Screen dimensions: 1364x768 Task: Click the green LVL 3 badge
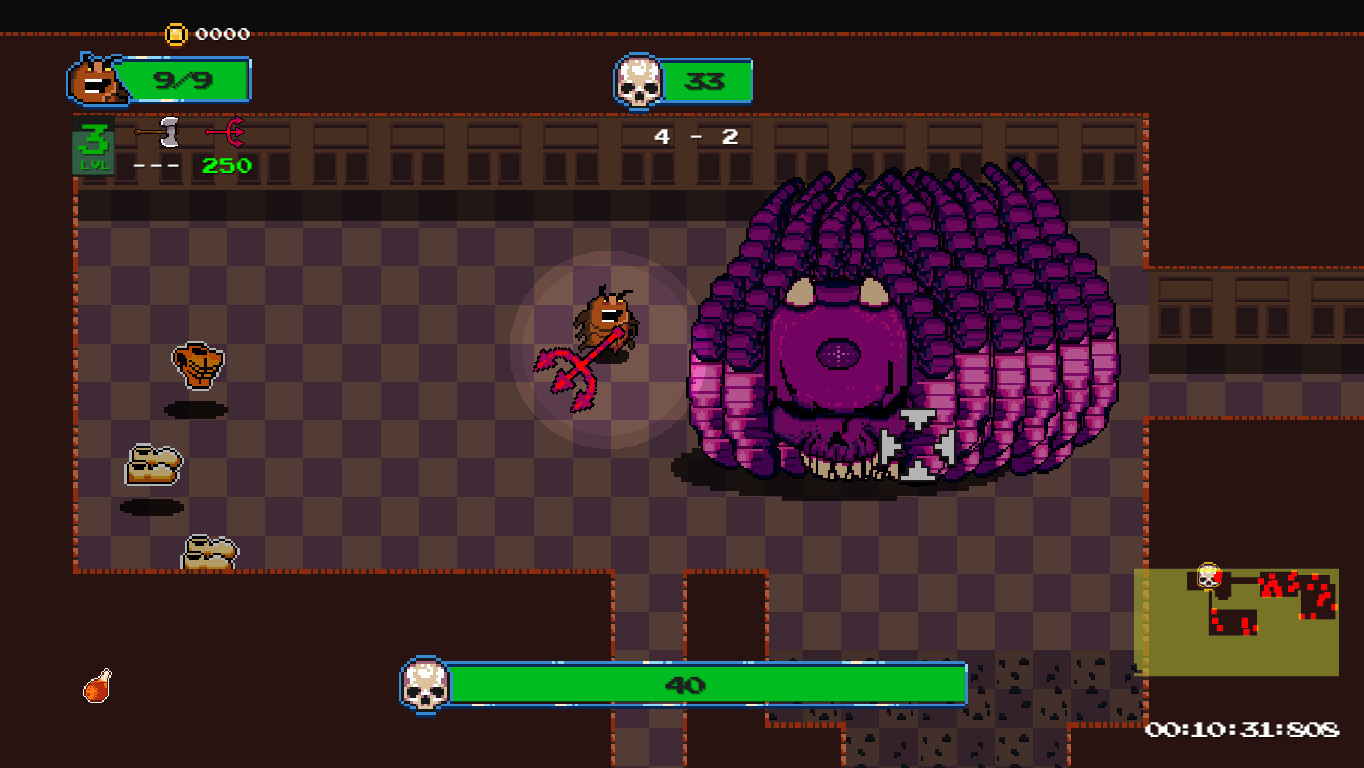(x=92, y=146)
